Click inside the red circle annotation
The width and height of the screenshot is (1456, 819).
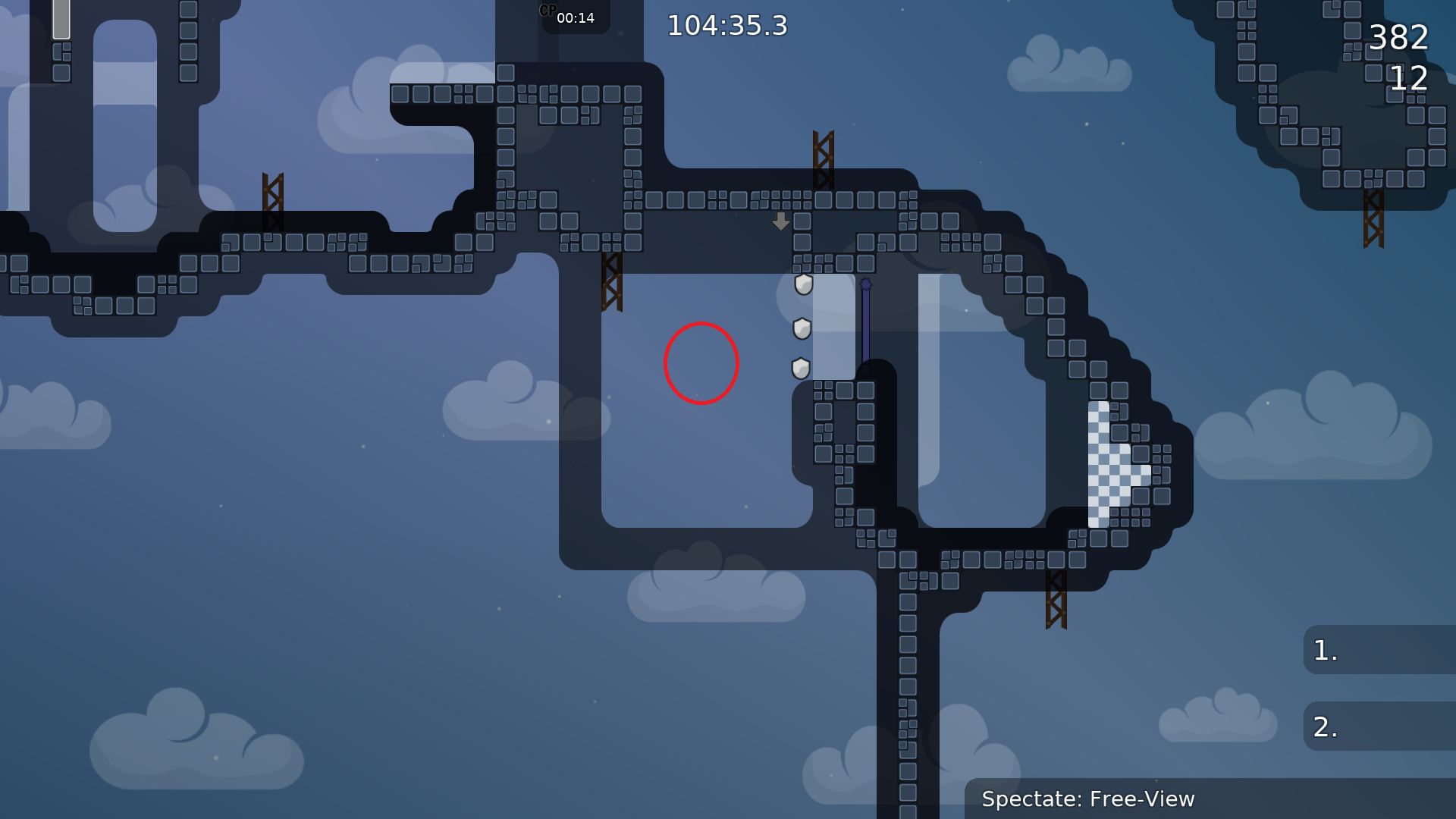(701, 363)
